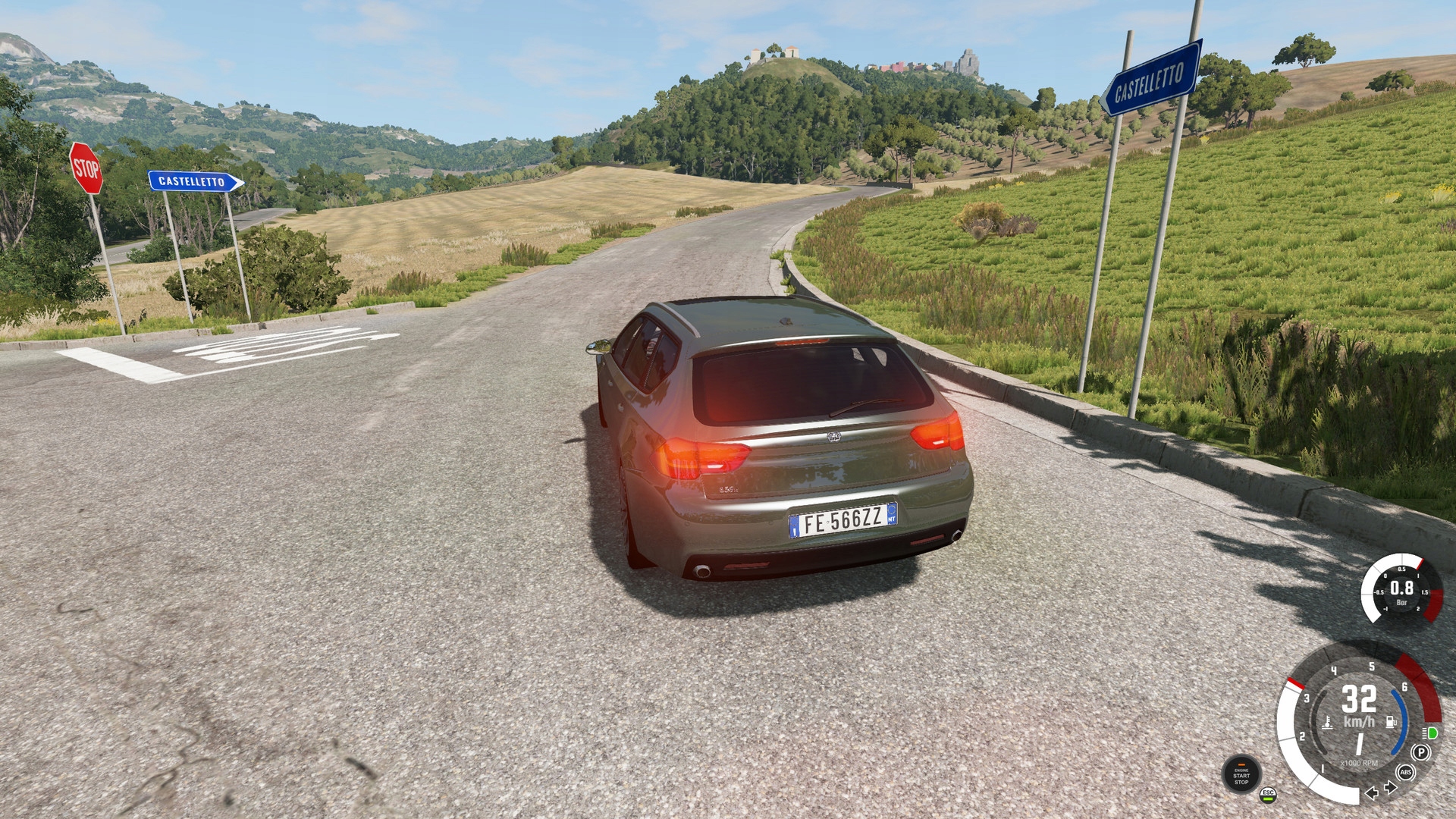Viewport: 1456px width, 819px height.
Task: Click the number 6 on the tachometer dial
Action: coord(1404,687)
